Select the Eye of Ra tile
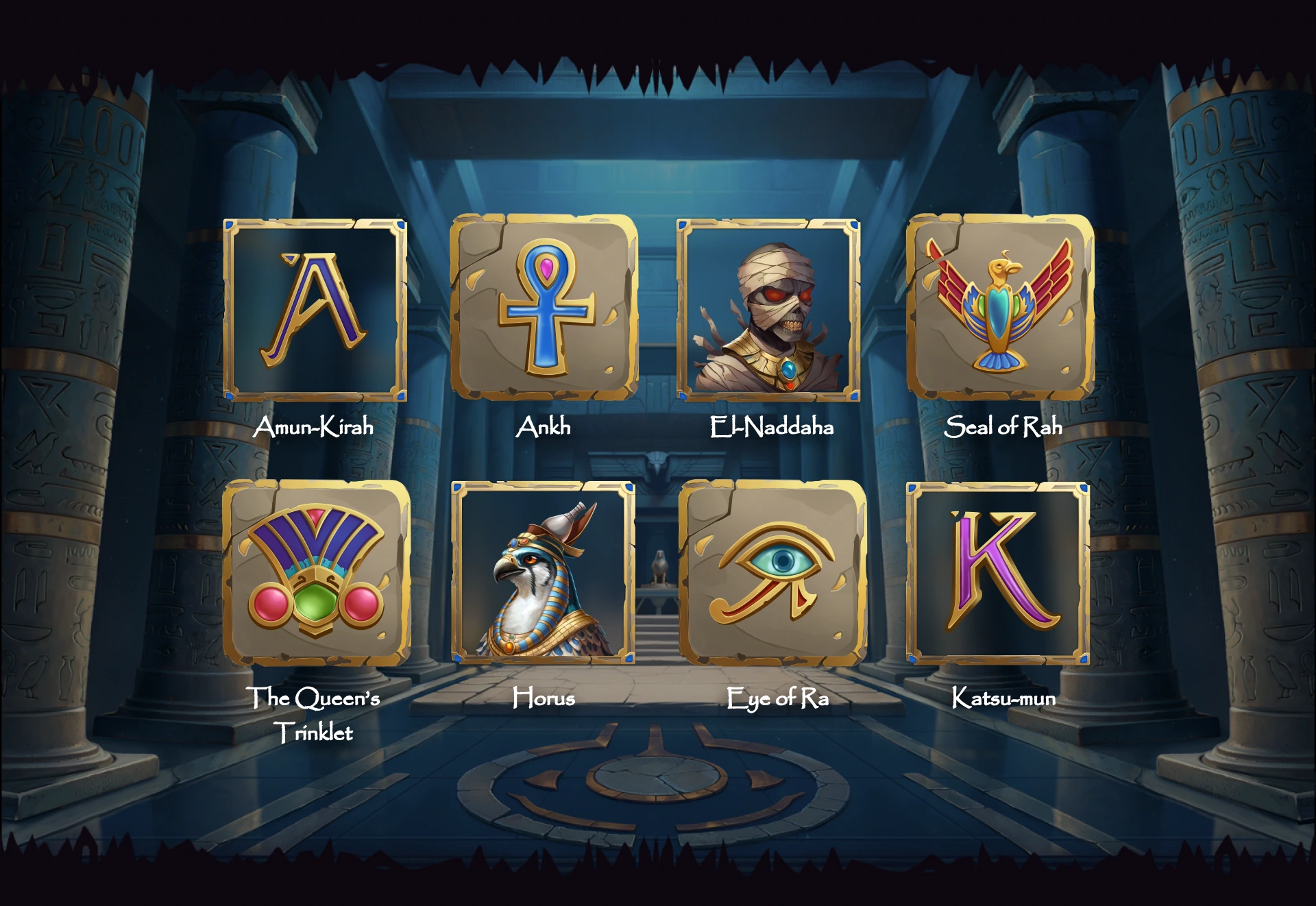1316x906 pixels. (772, 573)
